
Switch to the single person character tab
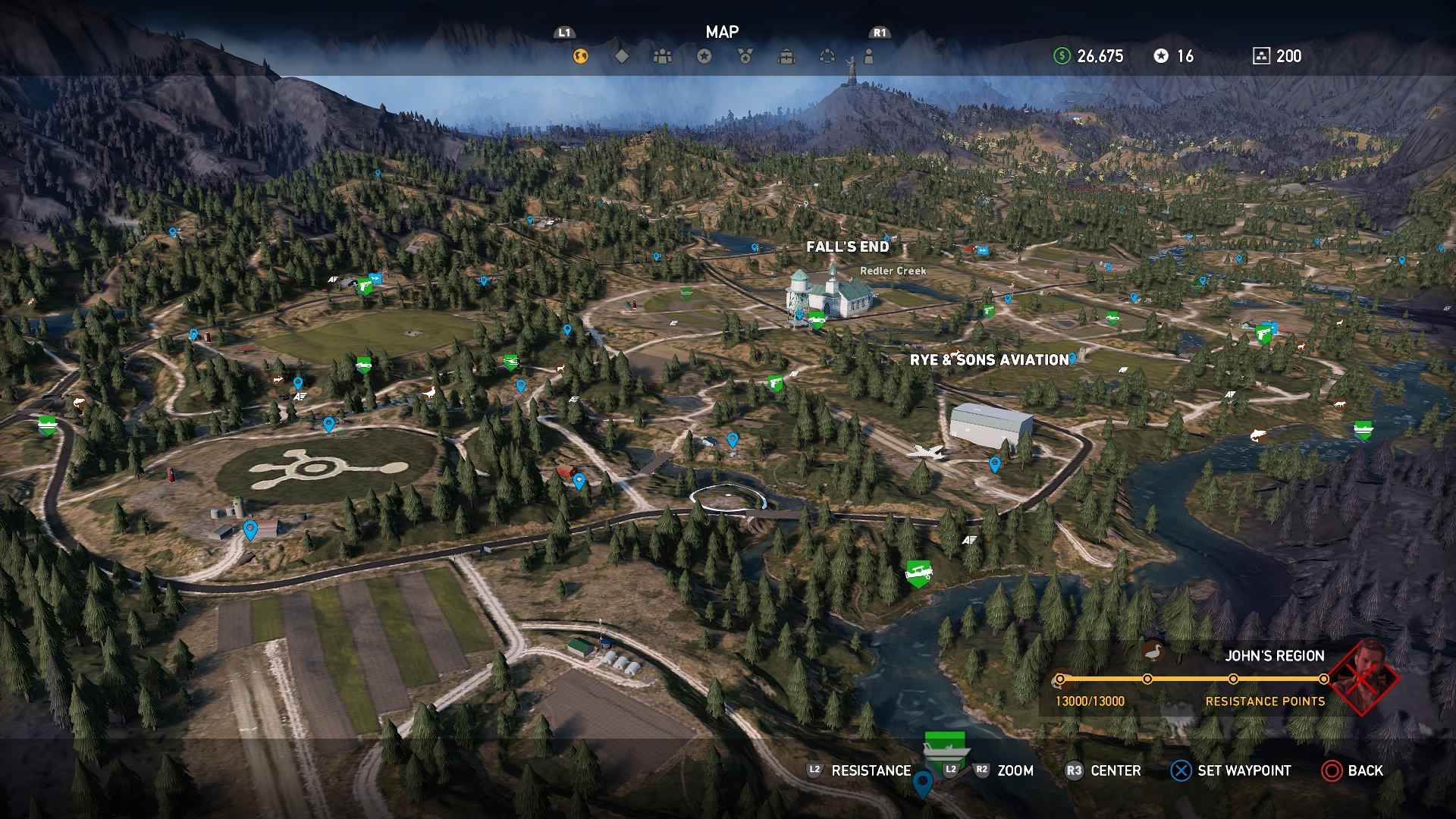click(x=869, y=56)
